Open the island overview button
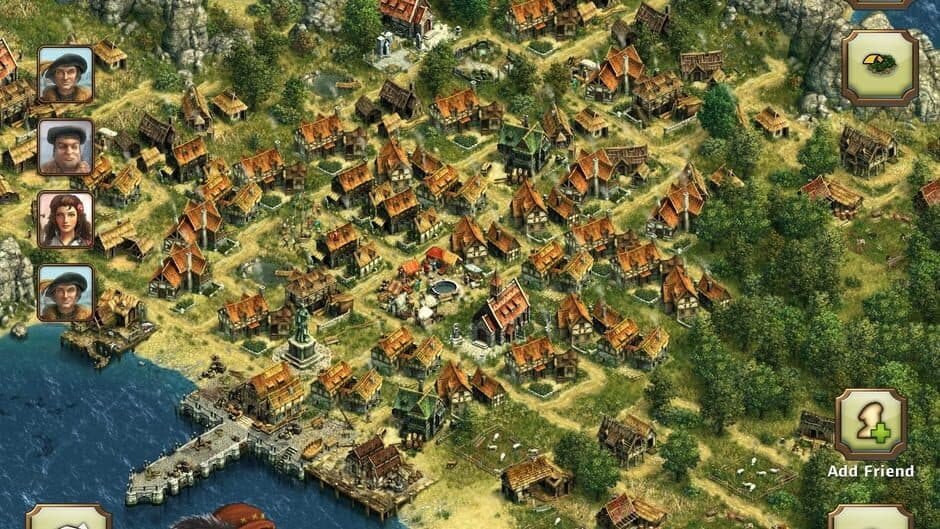 coord(879,67)
